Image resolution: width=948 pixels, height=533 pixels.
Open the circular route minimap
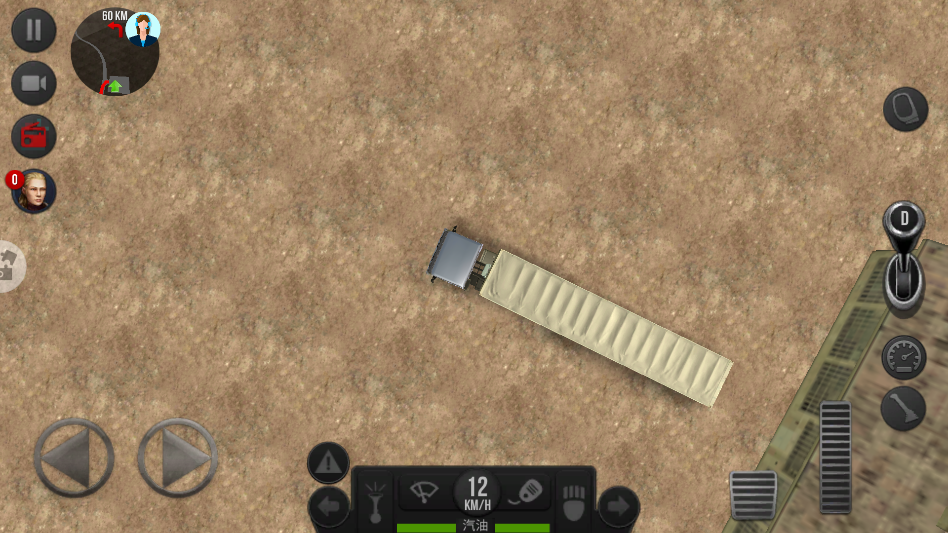pyautogui.click(x=115, y=55)
